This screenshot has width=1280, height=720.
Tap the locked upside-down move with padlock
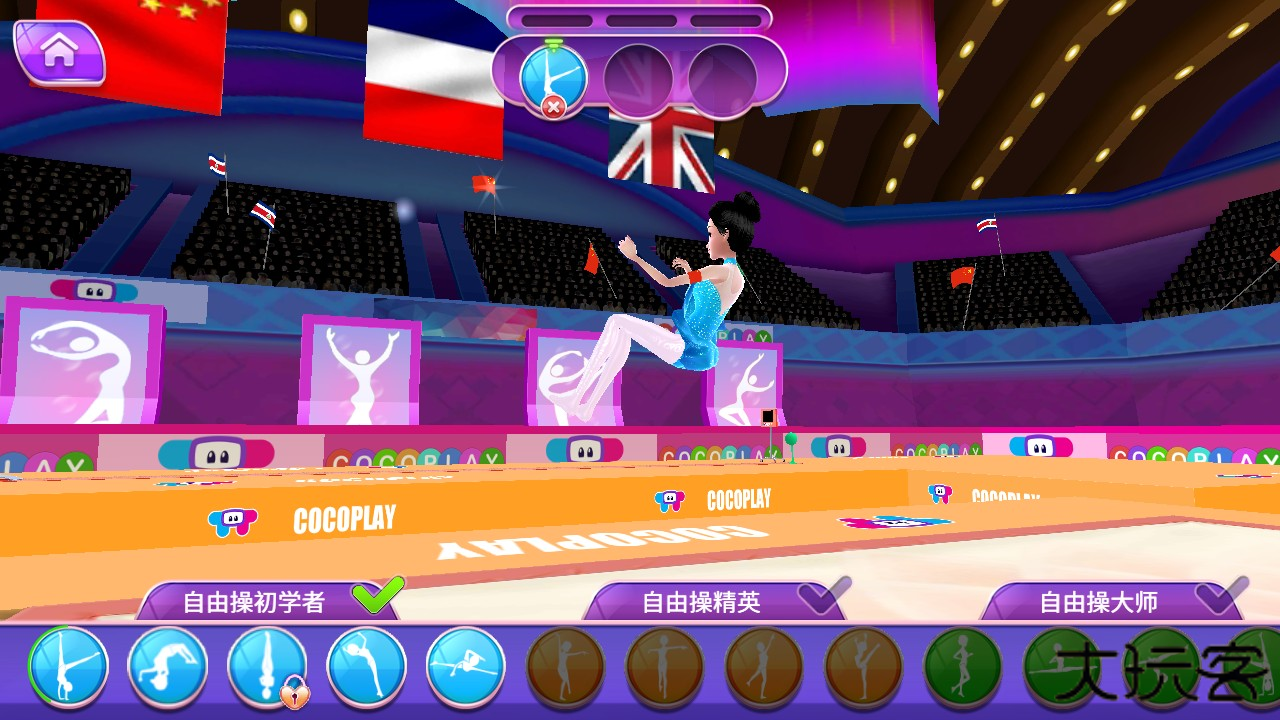[267, 666]
